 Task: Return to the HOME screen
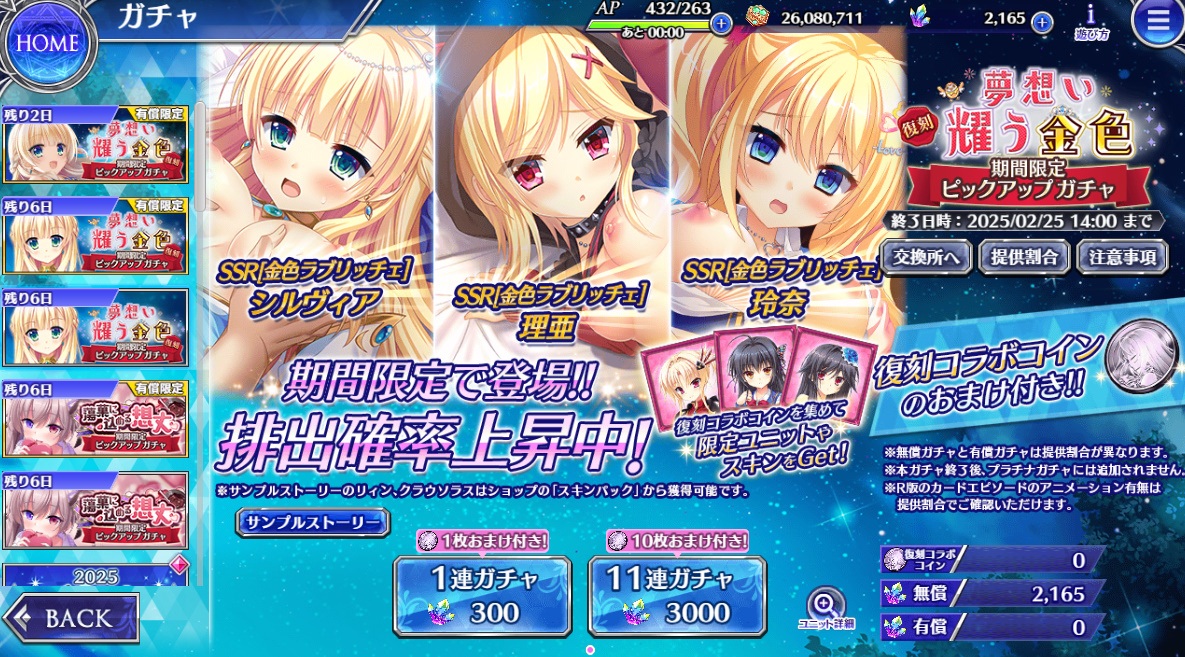coord(48,43)
